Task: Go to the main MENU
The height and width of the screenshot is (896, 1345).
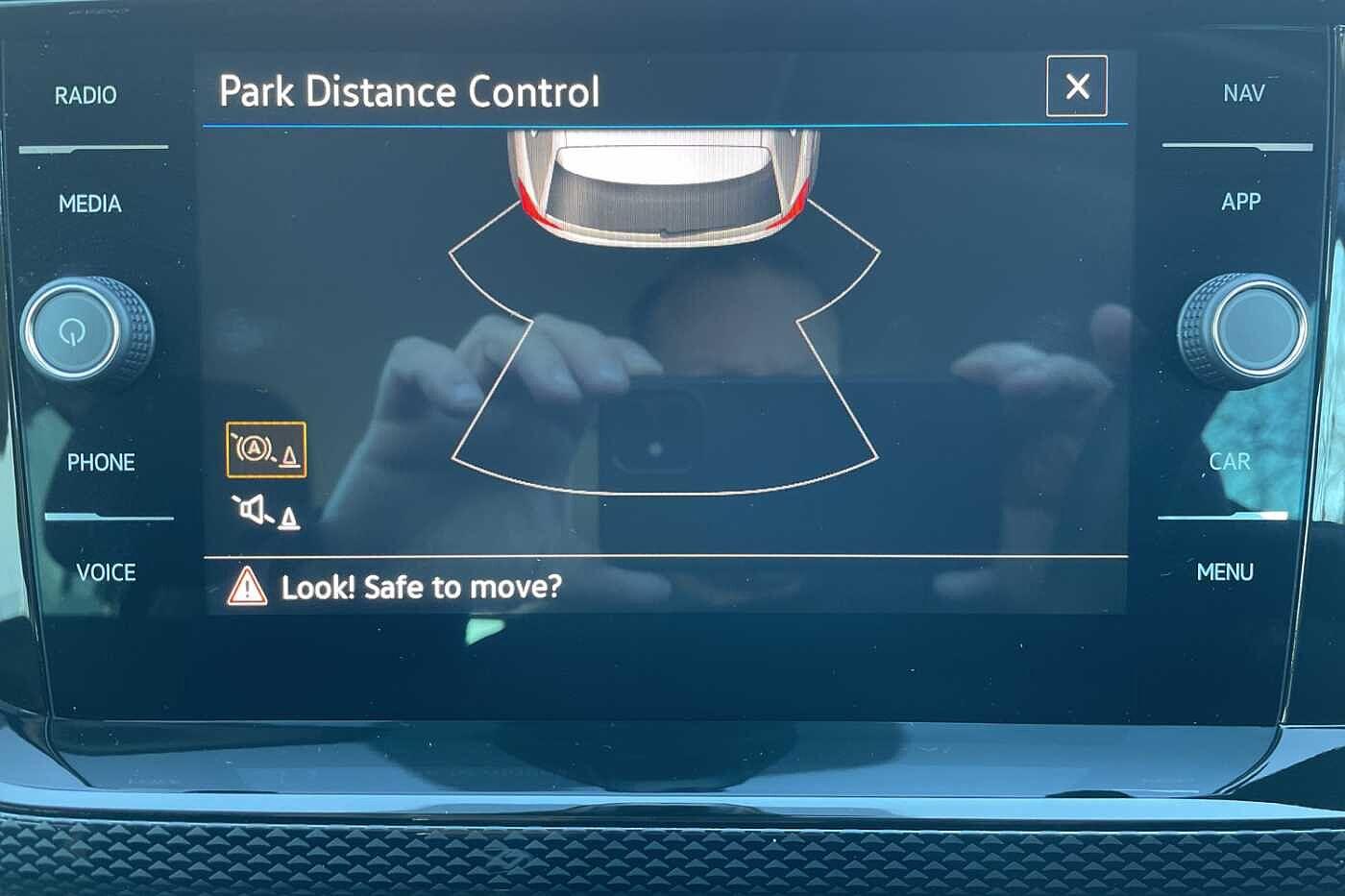Action: (x=1225, y=572)
